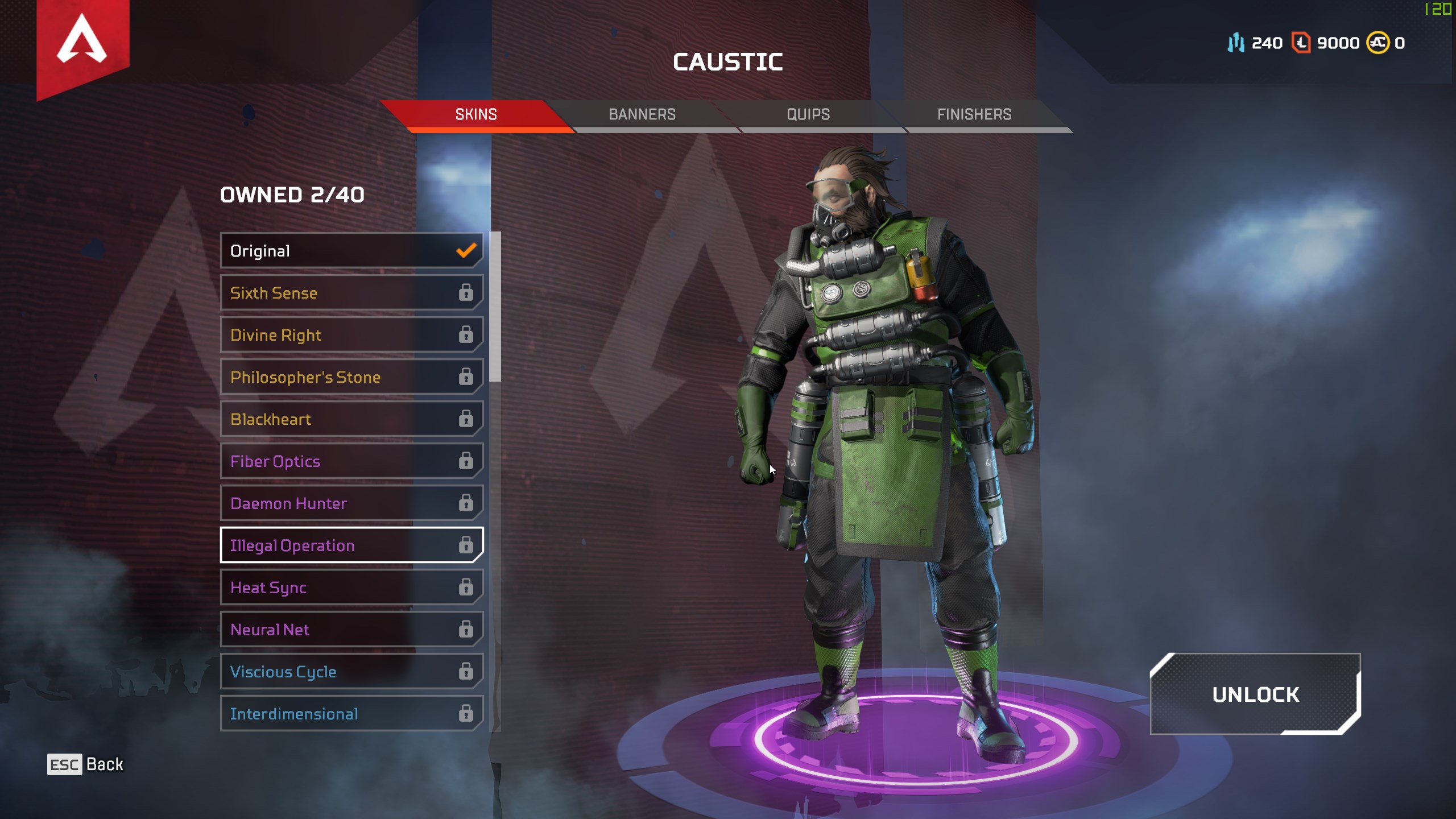
Task: Preview the Sixth Sense skin
Action: [351, 293]
